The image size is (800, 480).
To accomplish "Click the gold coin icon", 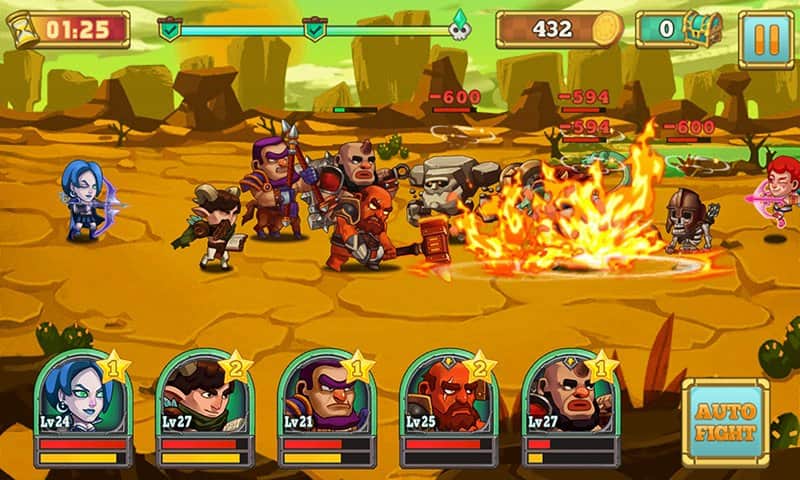I will 606,29.
